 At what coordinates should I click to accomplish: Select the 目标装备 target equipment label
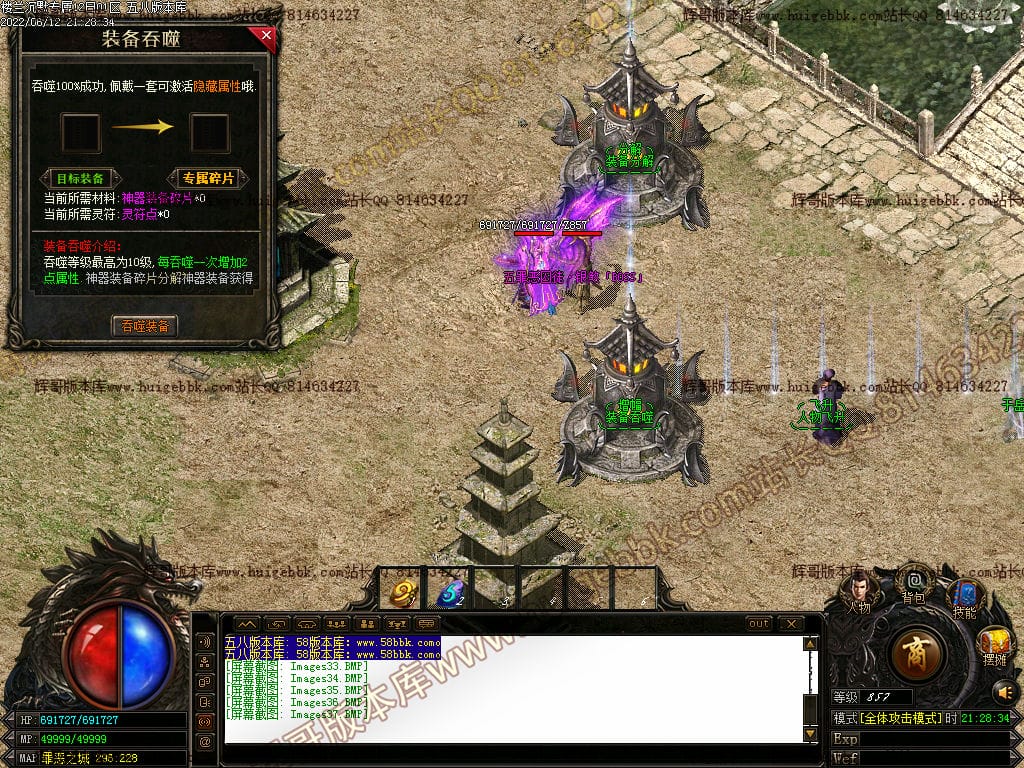point(80,178)
